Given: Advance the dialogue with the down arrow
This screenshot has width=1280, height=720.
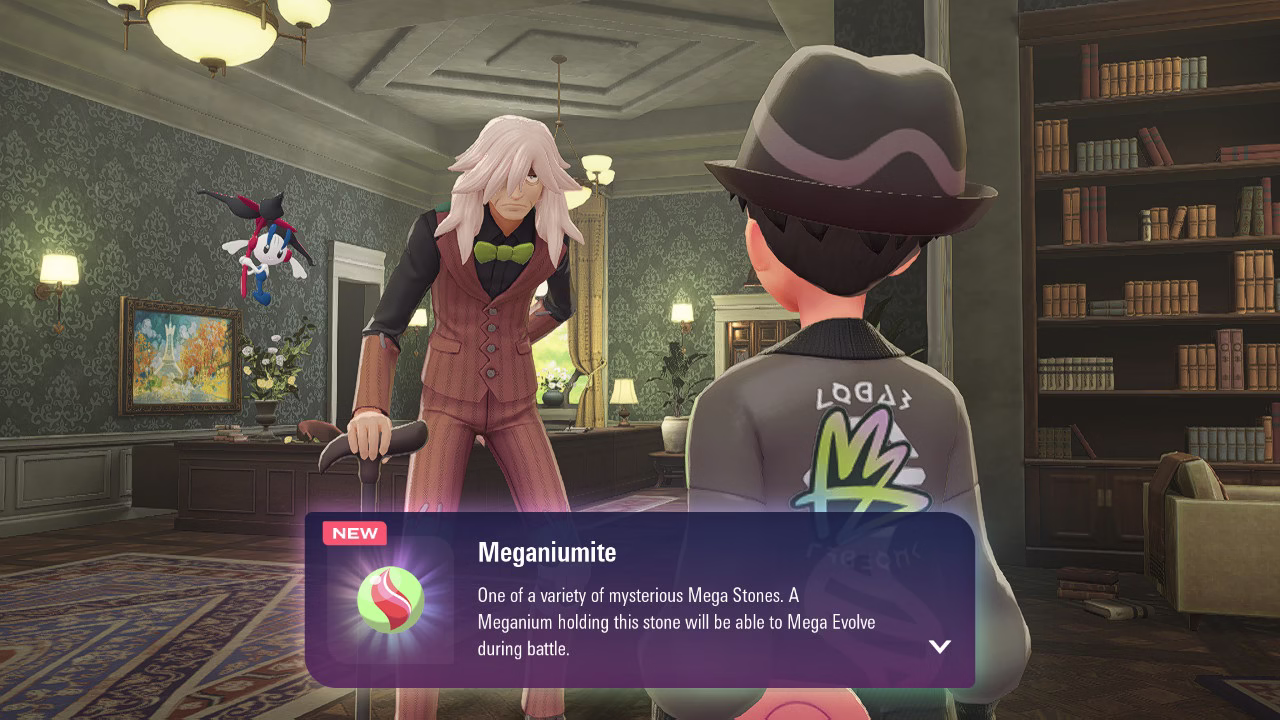Looking at the screenshot, I should pos(939,646).
